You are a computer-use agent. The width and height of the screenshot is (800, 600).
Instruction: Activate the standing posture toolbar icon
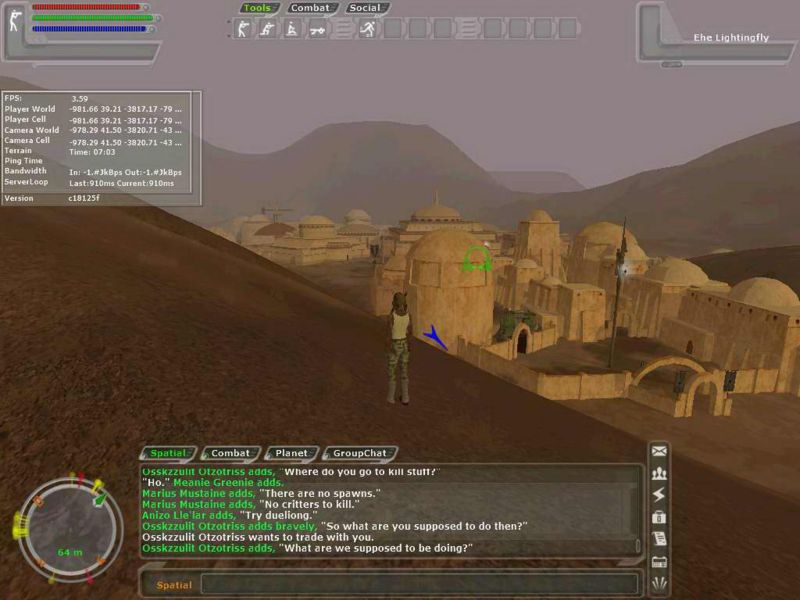(x=241, y=29)
